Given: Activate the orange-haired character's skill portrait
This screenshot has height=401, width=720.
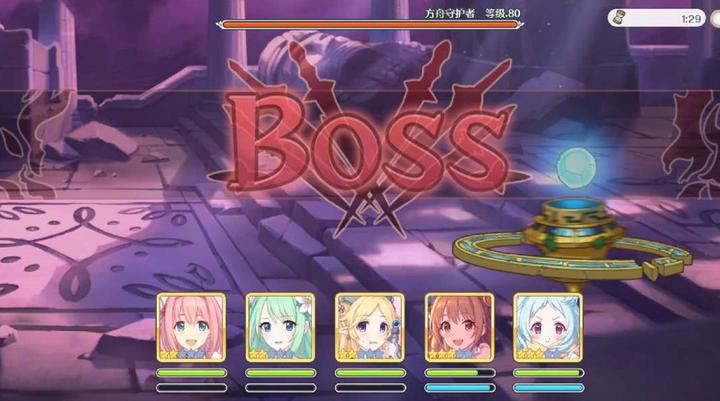Looking at the screenshot, I should coord(458,327).
